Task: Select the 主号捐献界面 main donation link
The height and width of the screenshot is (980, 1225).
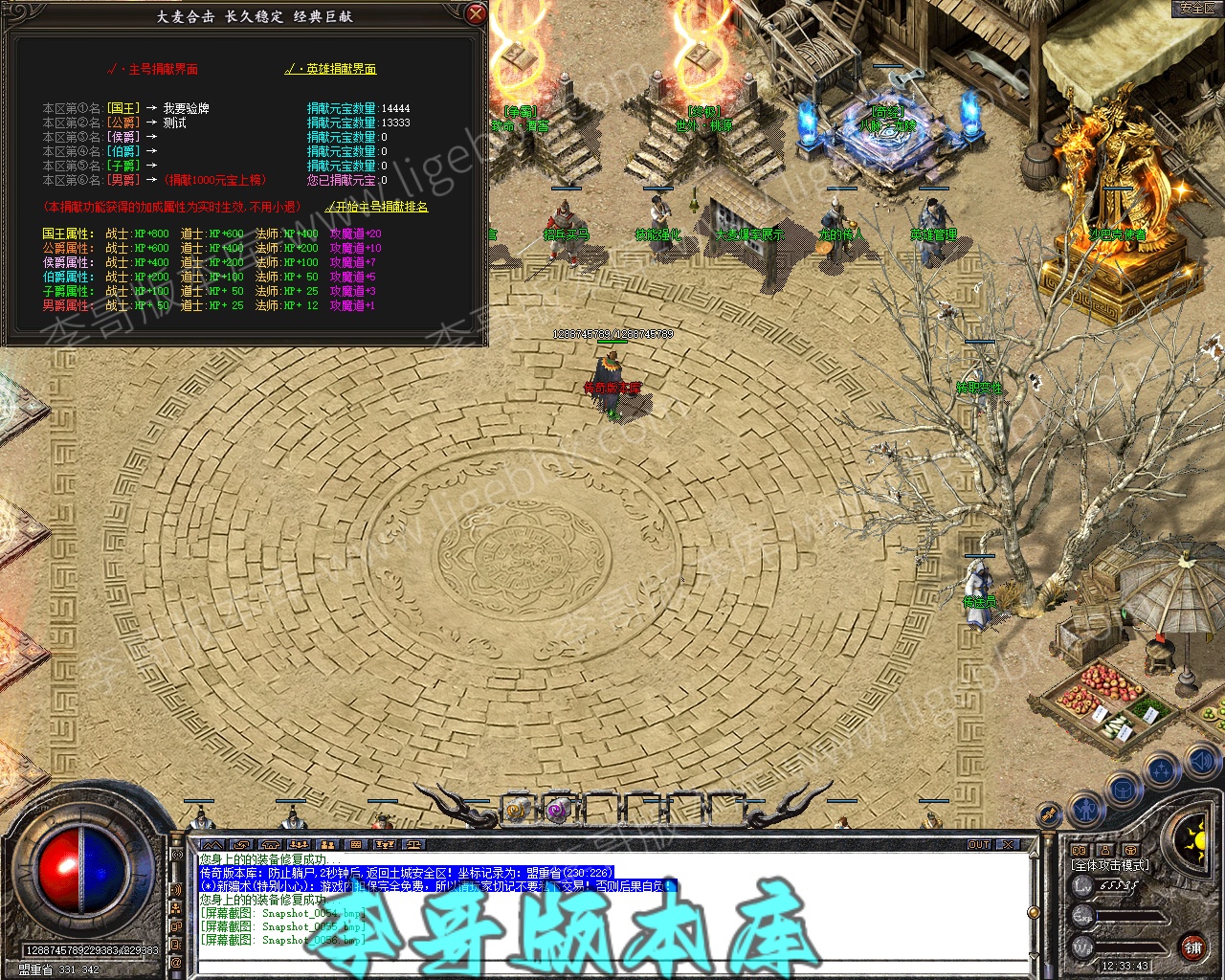Action: [x=158, y=69]
